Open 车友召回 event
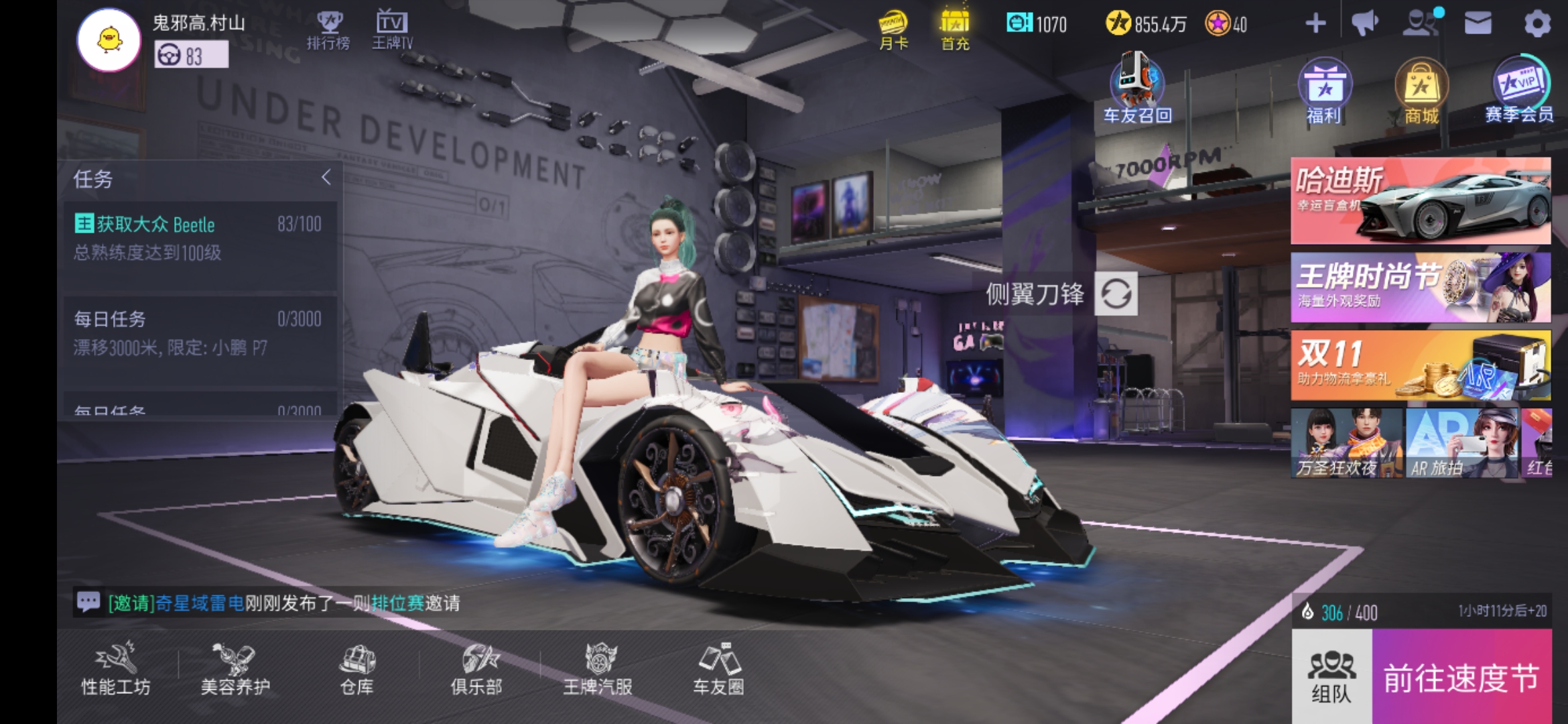 pyautogui.click(x=1137, y=90)
